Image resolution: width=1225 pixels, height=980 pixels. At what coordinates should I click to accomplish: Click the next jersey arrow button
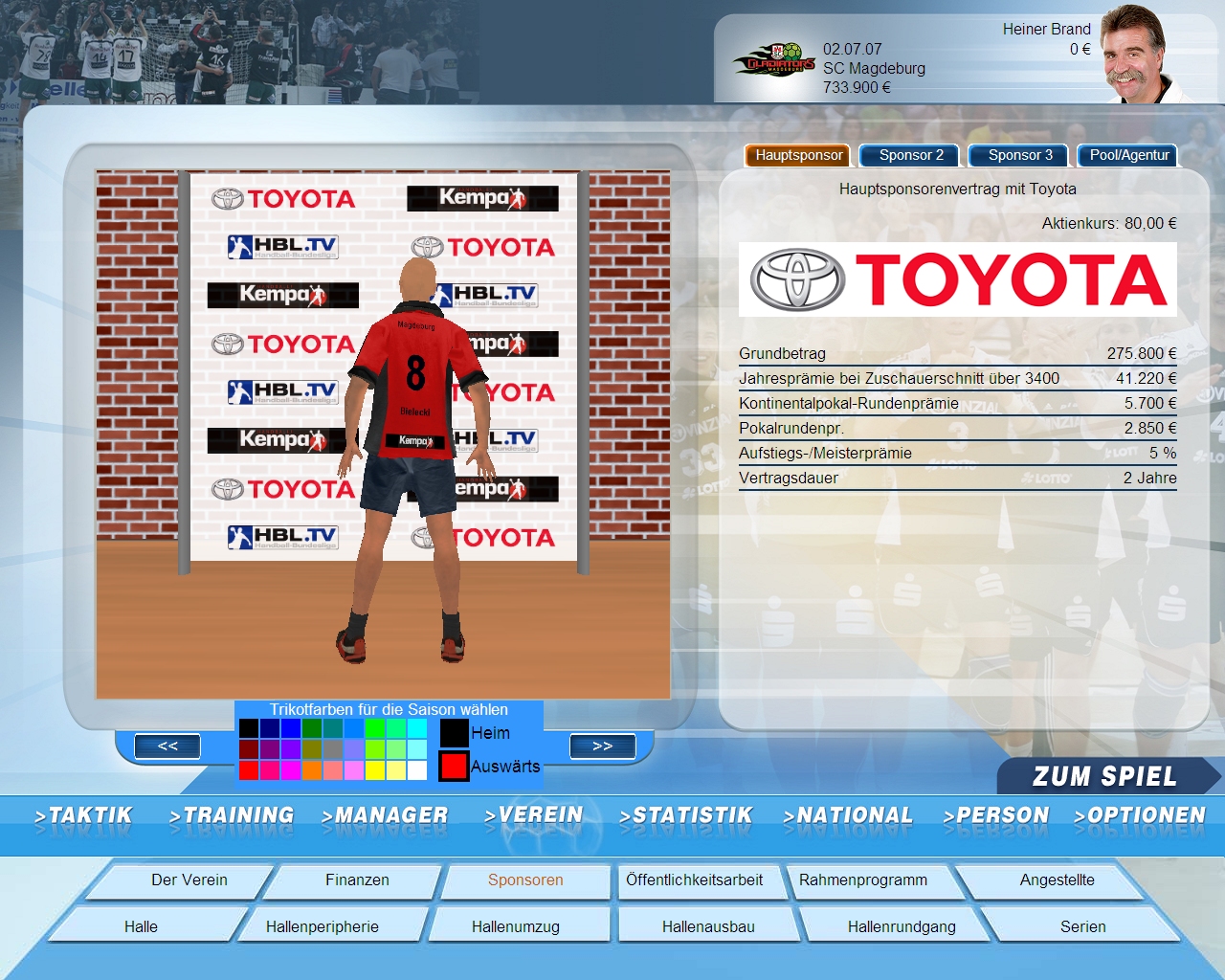click(x=602, y=746)
